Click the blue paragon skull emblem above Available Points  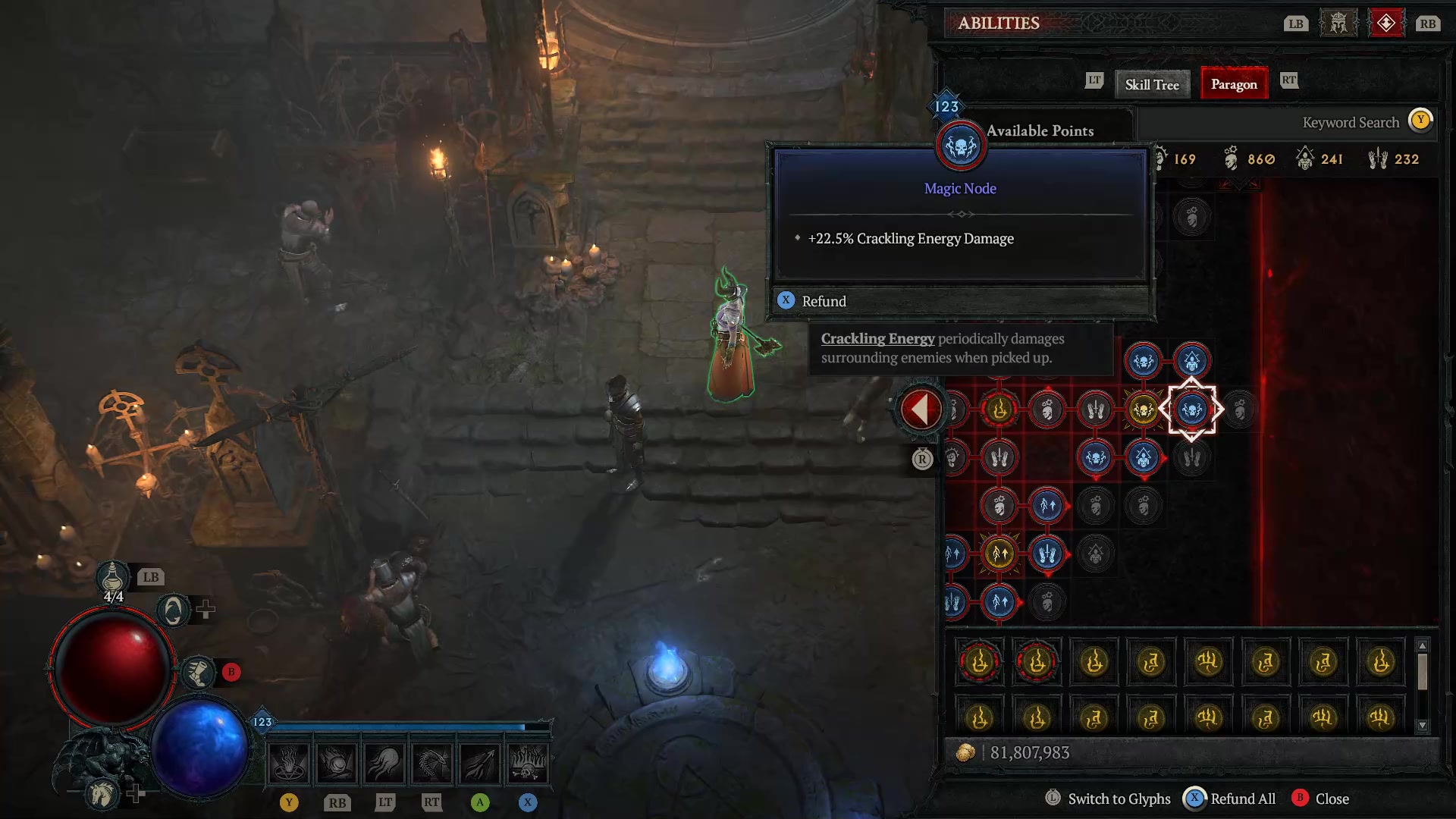tap(960, 146)
